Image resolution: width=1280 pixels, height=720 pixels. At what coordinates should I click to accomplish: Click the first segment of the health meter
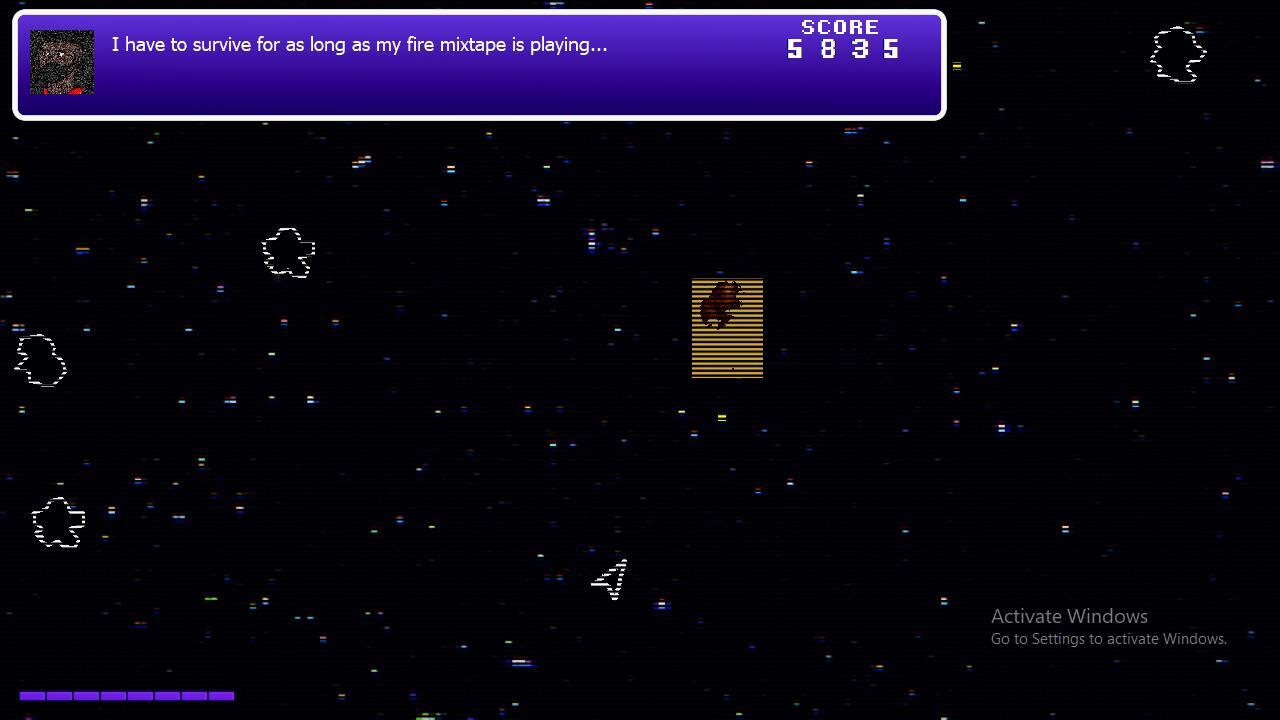pos(33,696)
